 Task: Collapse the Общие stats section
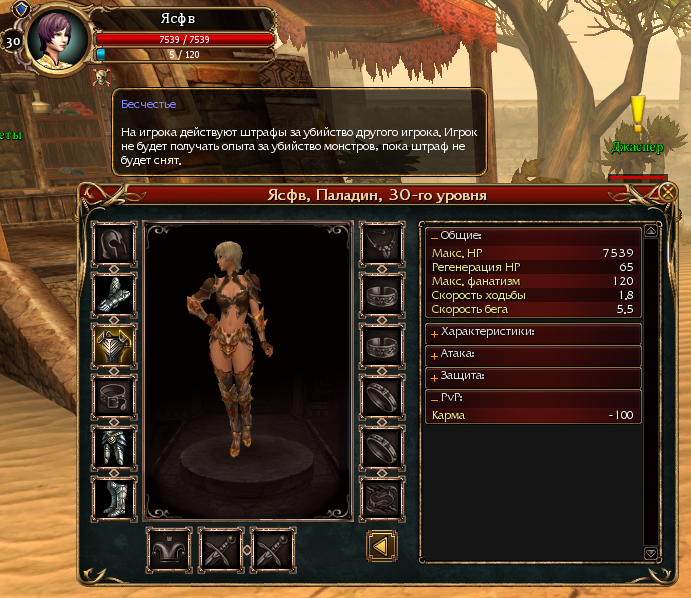[x=434, y=236]
